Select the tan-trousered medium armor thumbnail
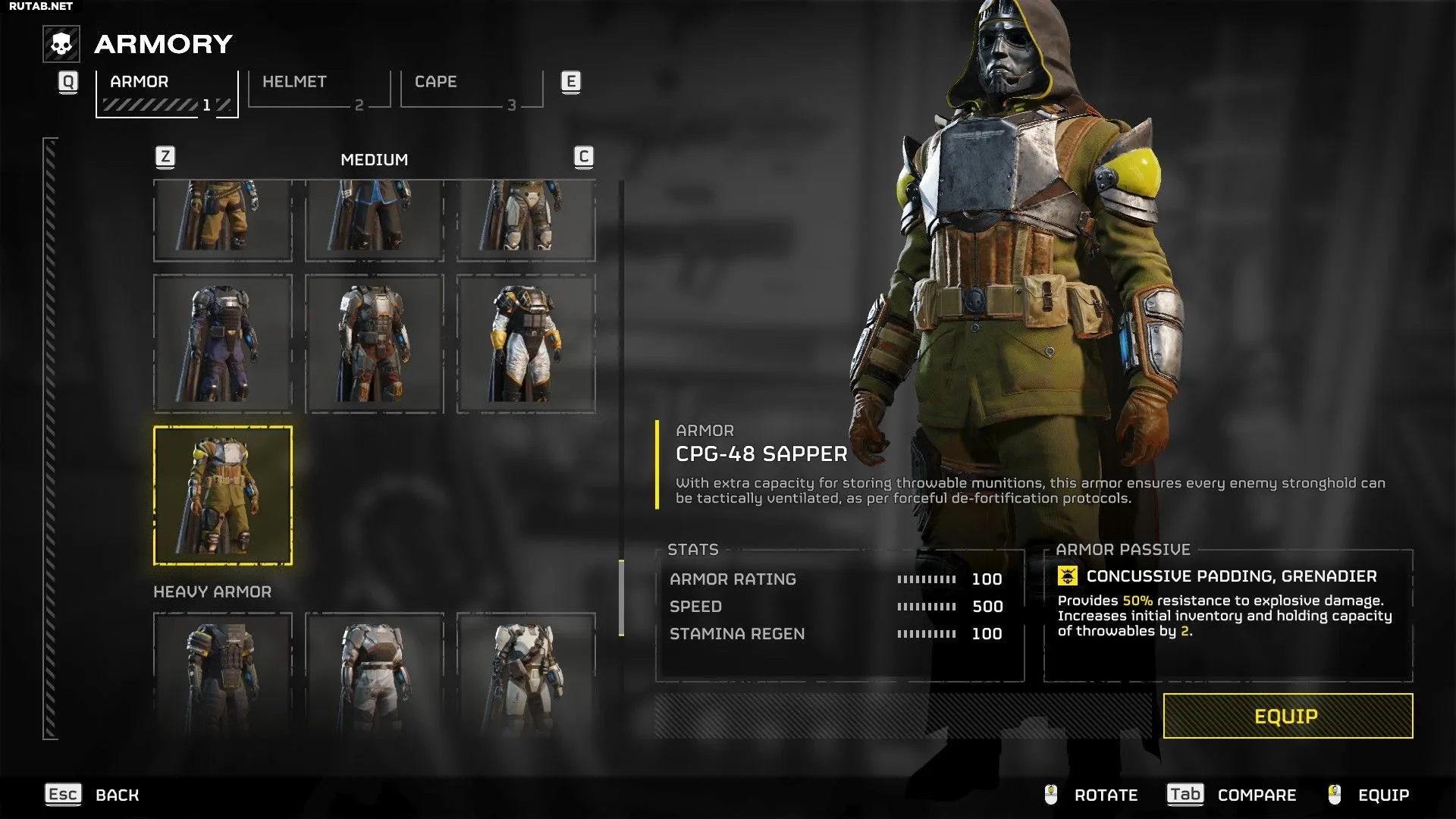This screenshot has height=819, width=1456. (x=223, y=220)
